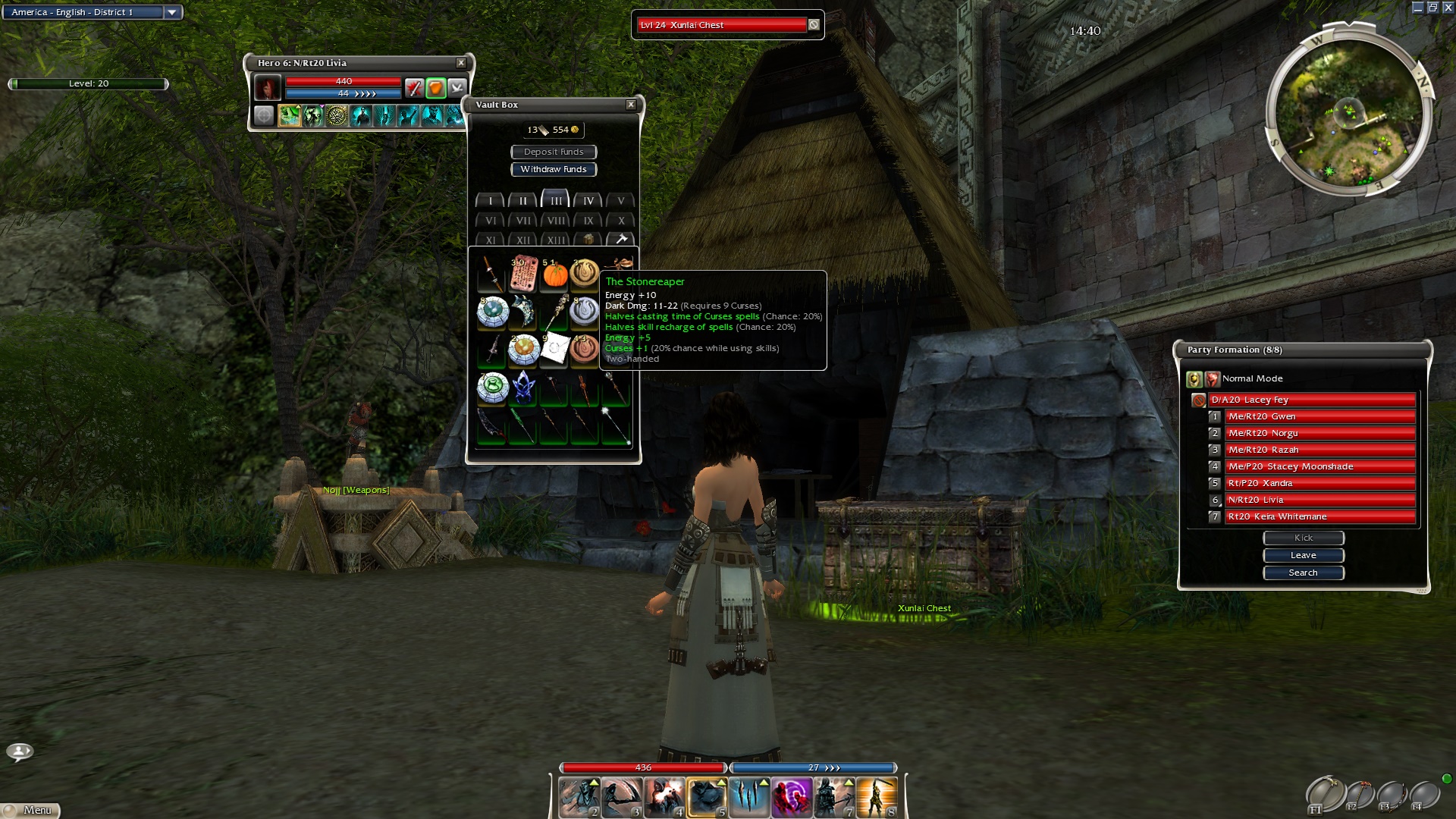Click the party Search button

pyautogui.click(x=1303, y=573)
